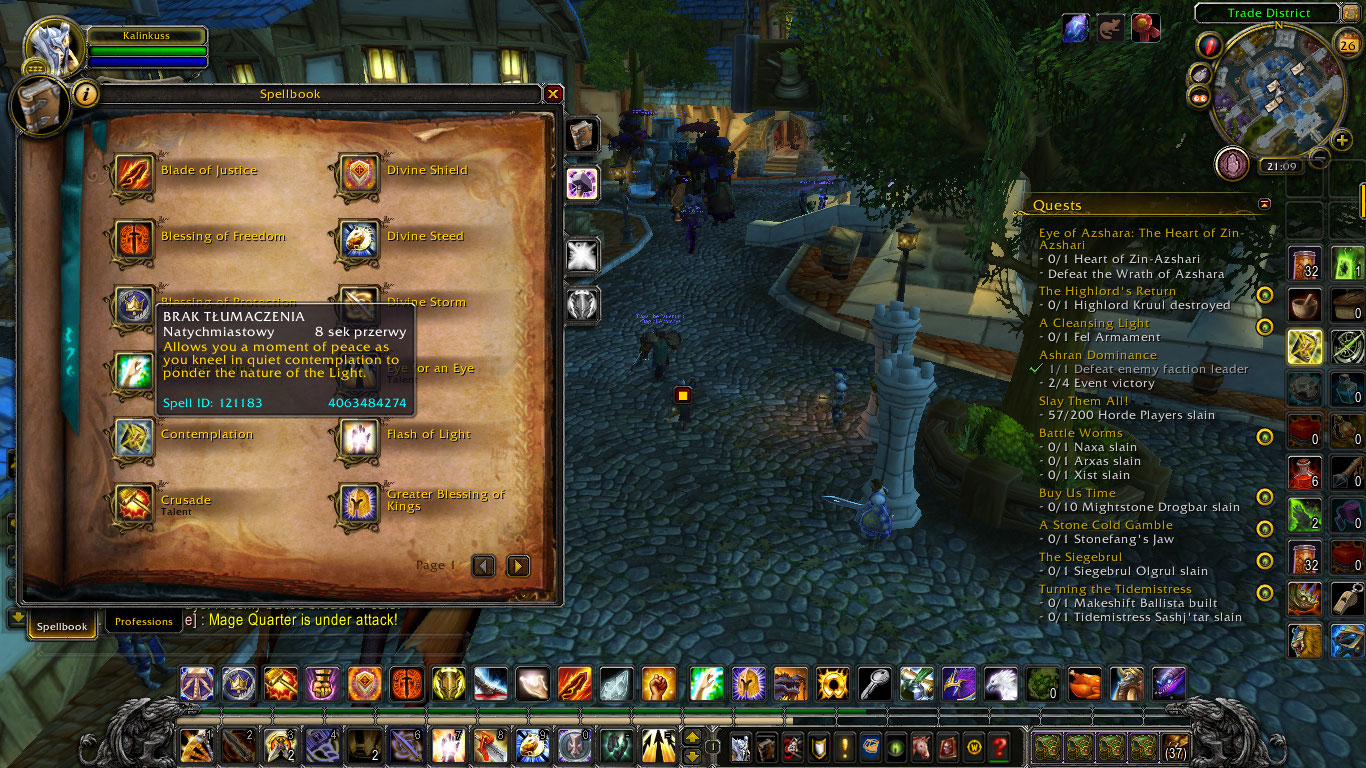The width and height of the screenshot is (1366, 768).
Task: Click the Flash of Light spell icon
Action: point(357,437)
